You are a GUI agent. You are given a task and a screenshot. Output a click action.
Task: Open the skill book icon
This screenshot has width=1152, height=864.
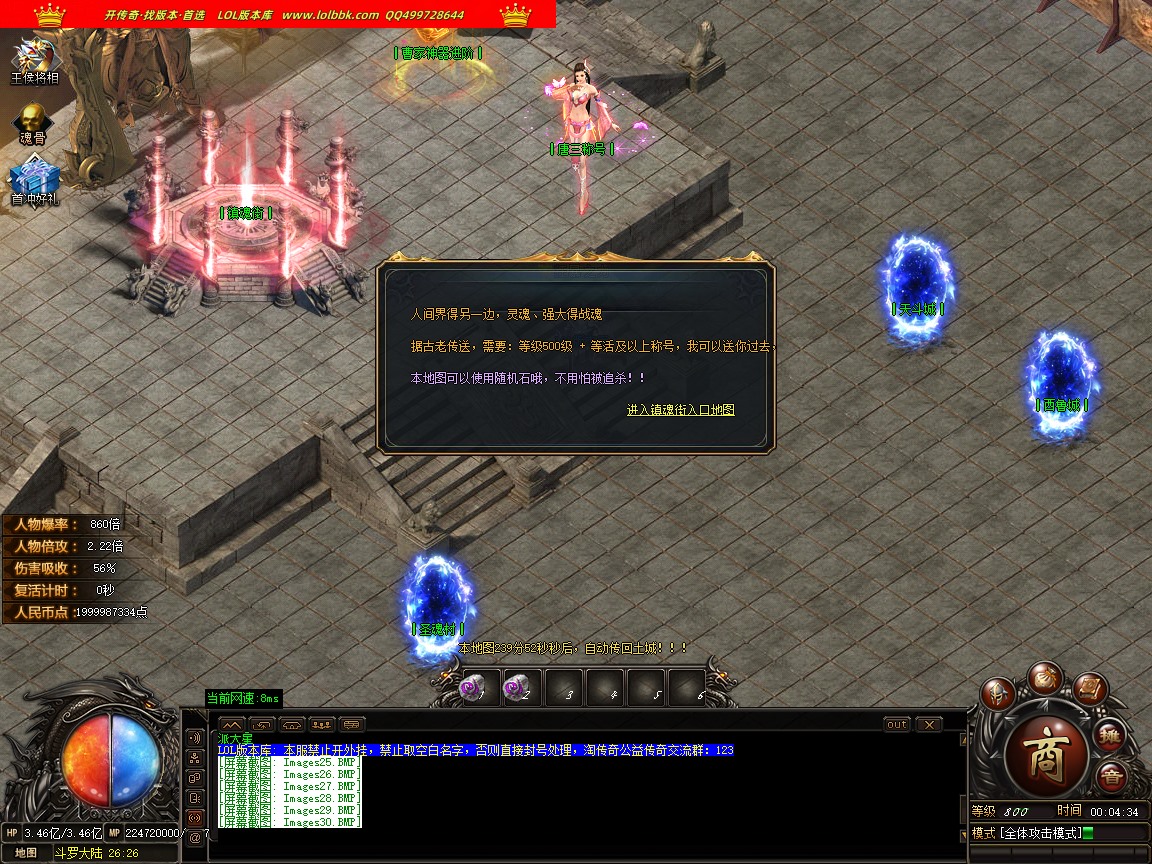coord(1090,688)
